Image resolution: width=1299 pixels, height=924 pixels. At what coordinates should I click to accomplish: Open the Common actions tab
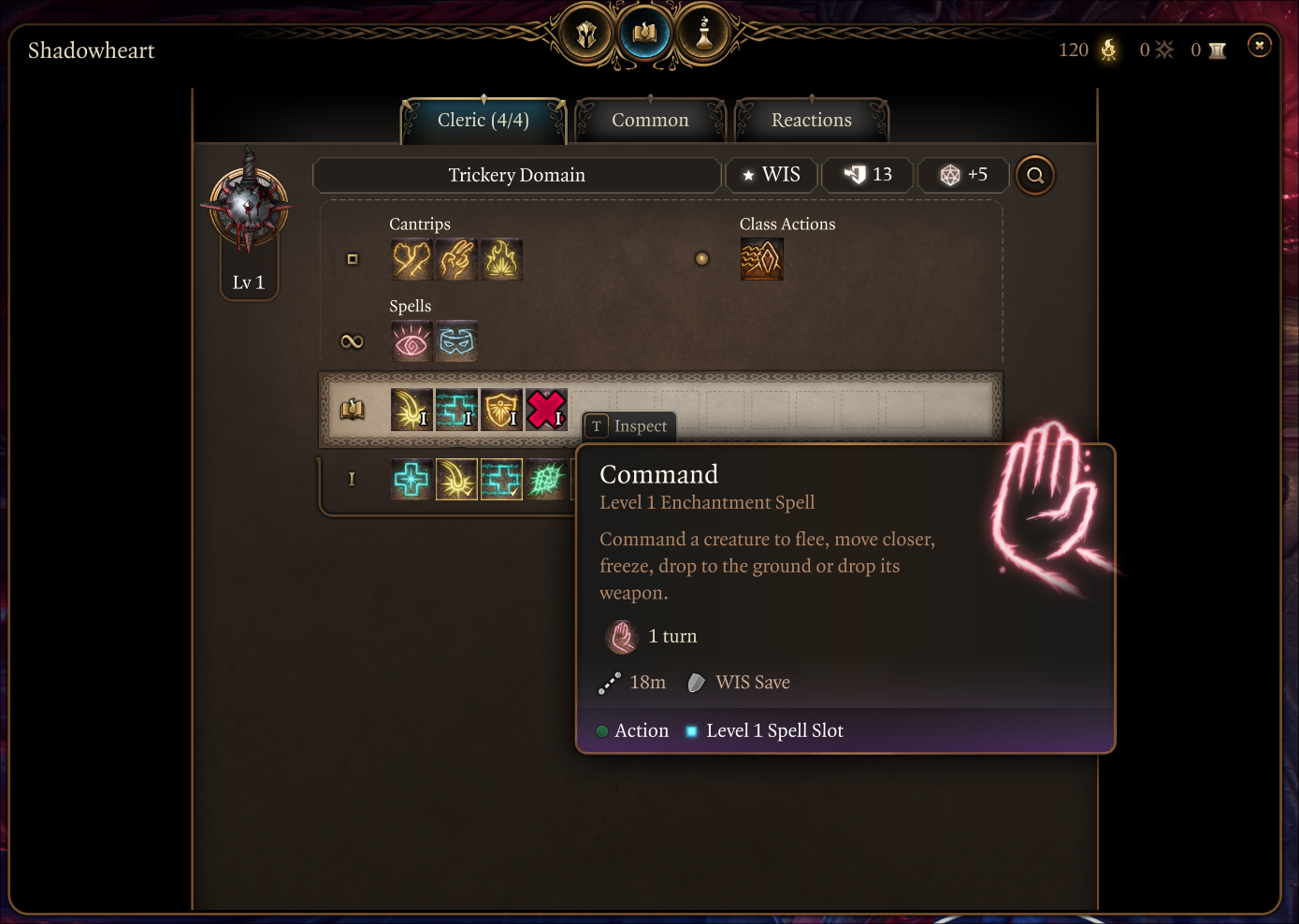(650, 121)
